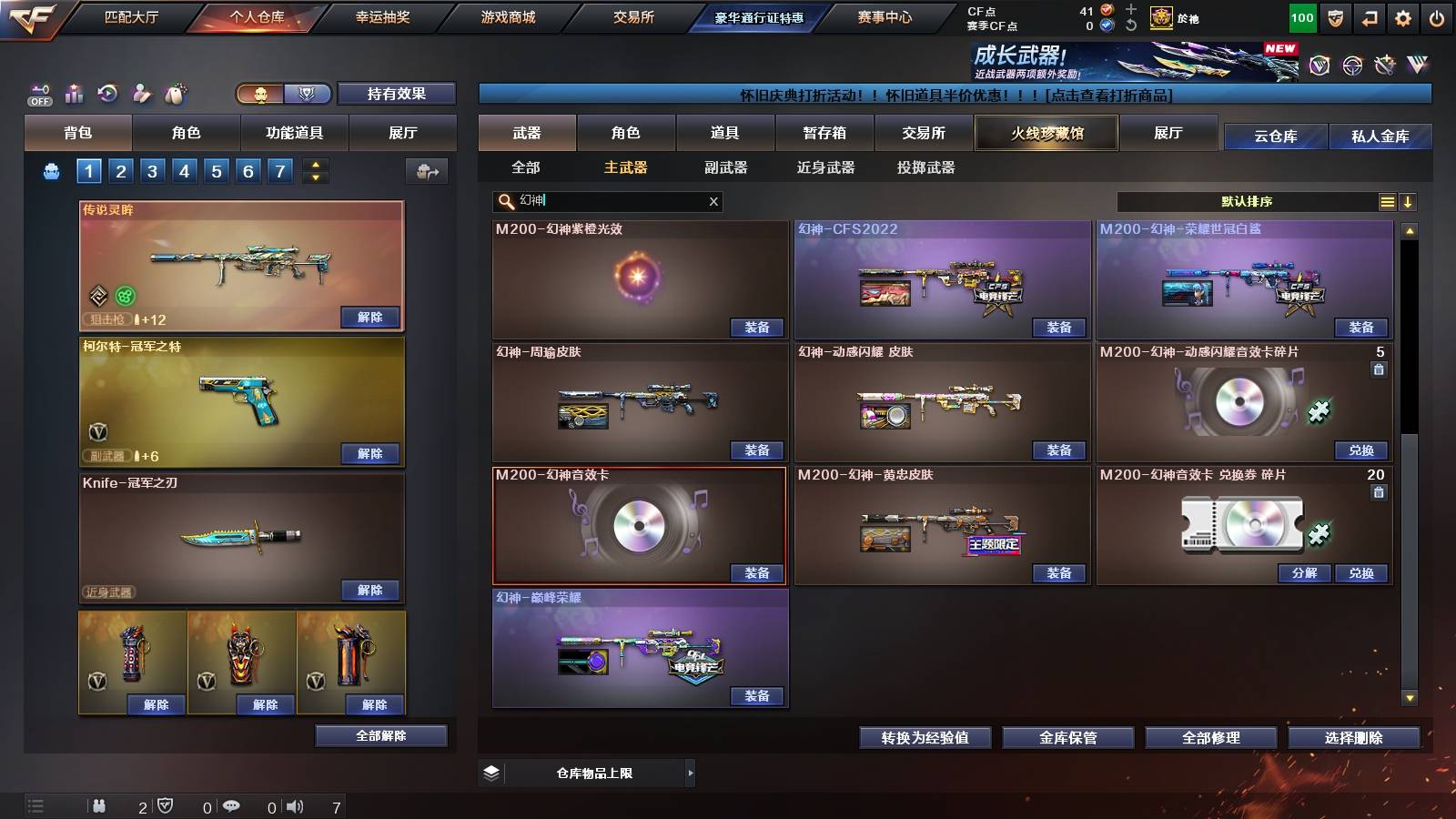Switch to the 火线珍藏馆 tab
The height and width of the screenshot is (819, 1456).
click(1045, 133)
